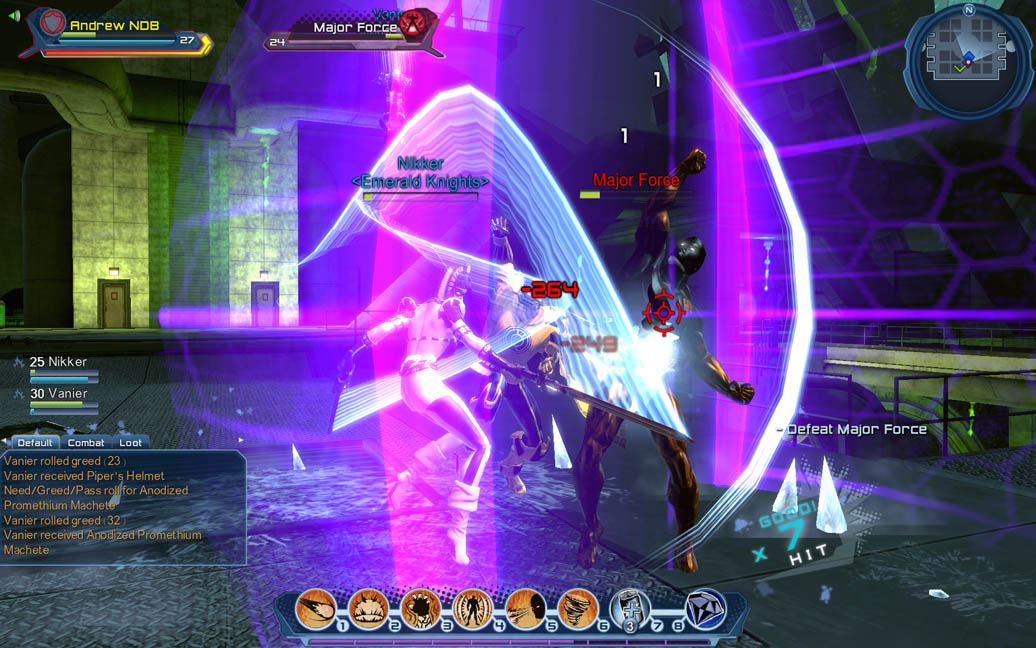Click the Andrew NDB player portrait
The height and width of the screenshot is (648, 1036).
pos(50,26)
